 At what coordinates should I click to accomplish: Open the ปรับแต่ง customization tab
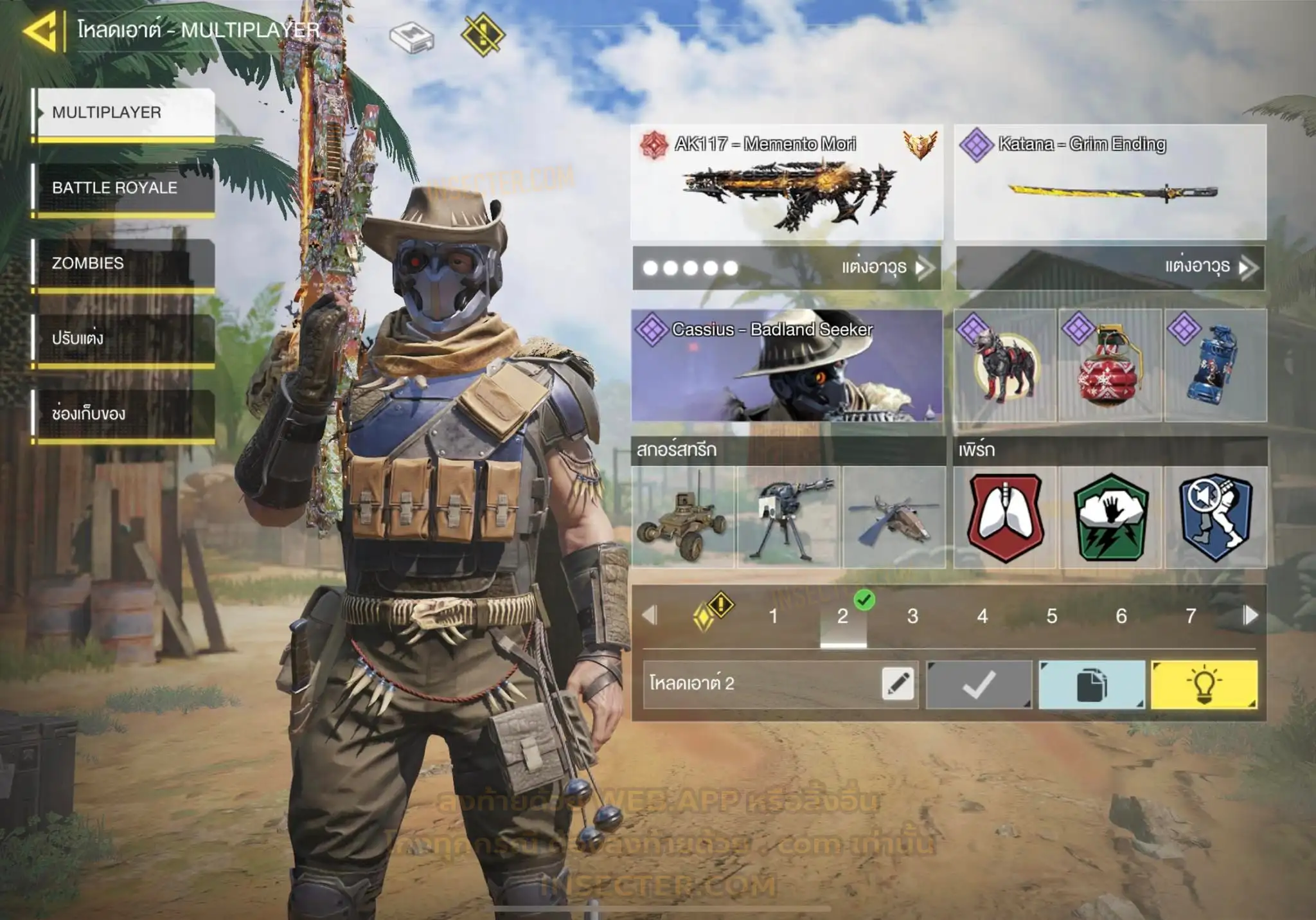124,339
